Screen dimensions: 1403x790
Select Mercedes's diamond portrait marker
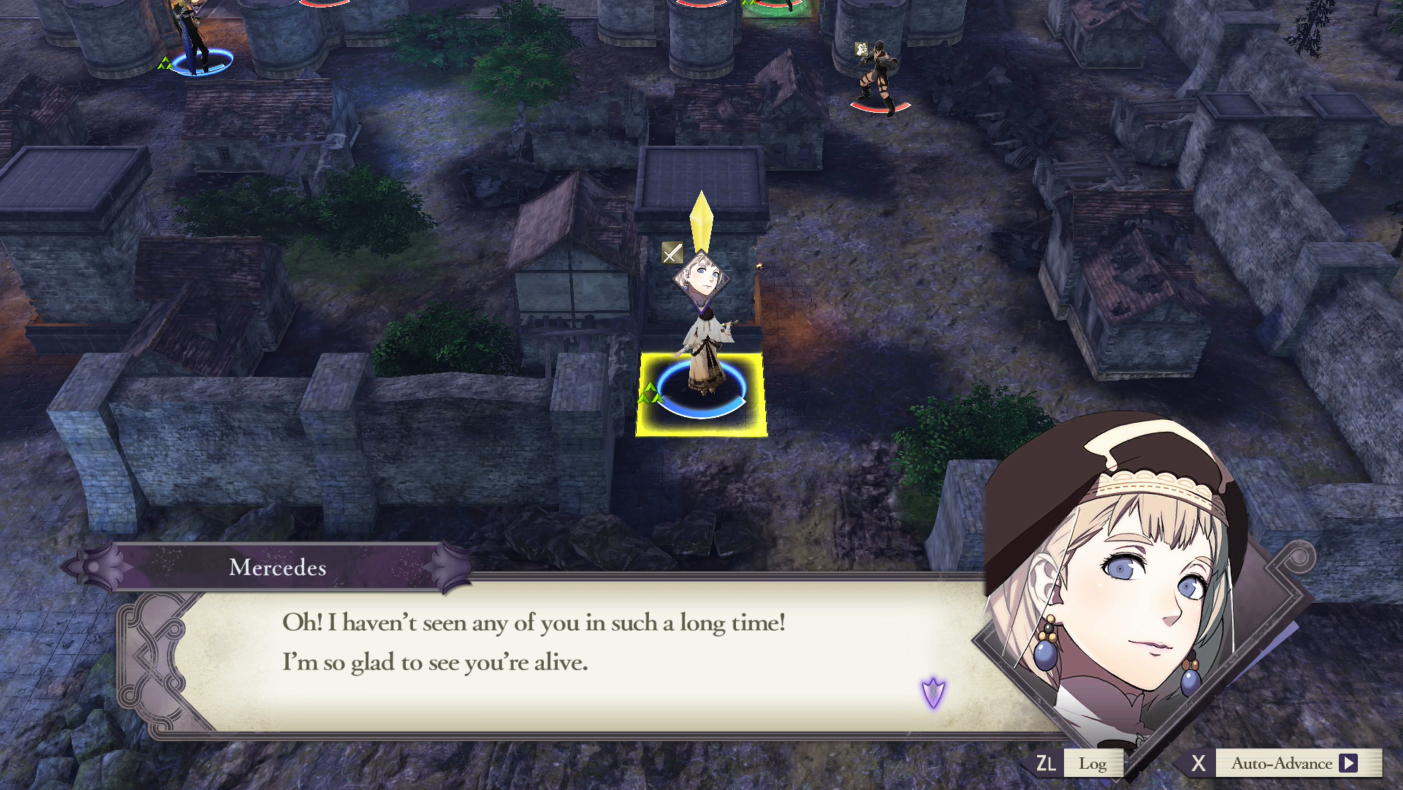click(700, 278)
